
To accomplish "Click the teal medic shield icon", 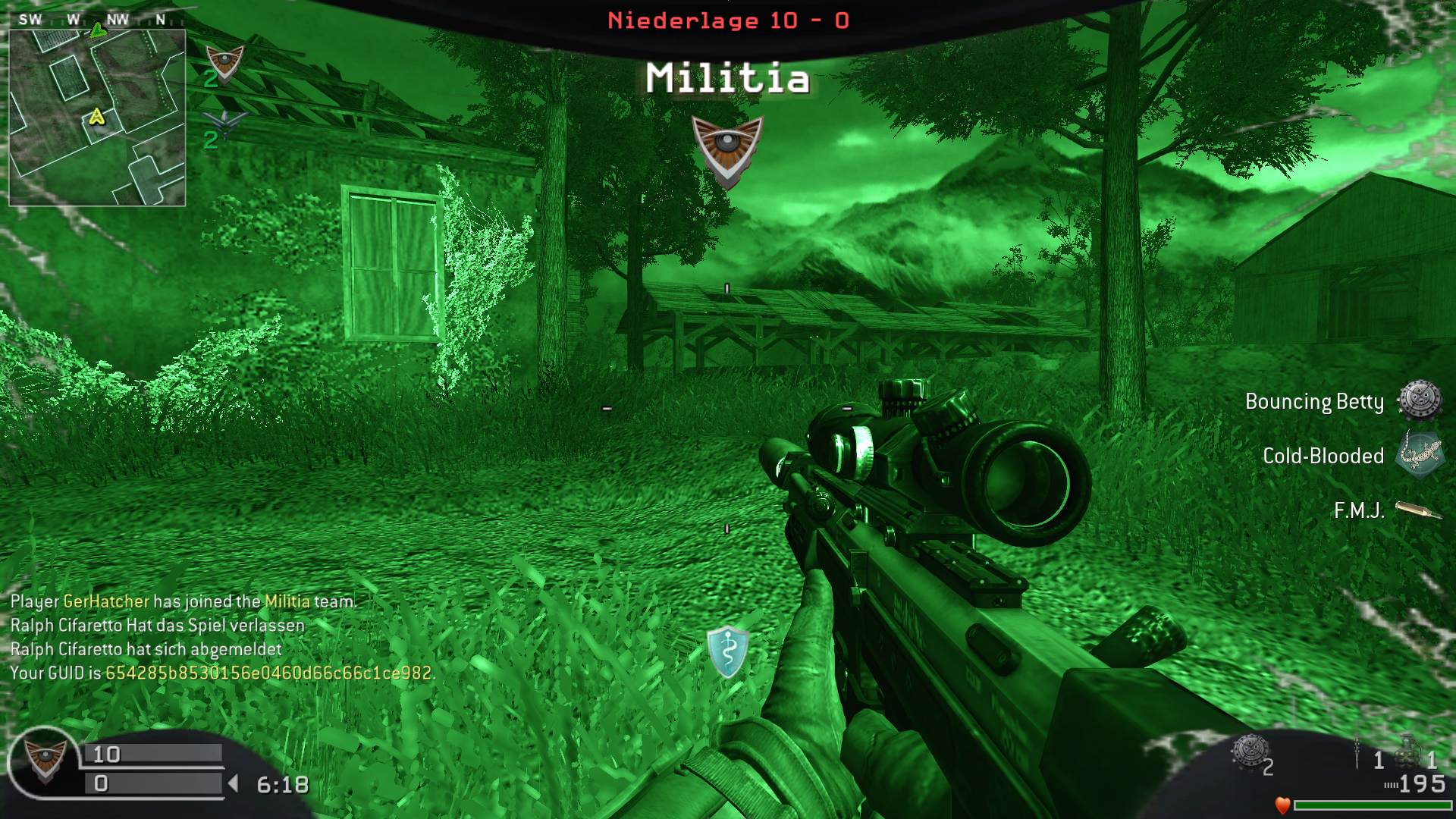I will click(x=727, y=651).
